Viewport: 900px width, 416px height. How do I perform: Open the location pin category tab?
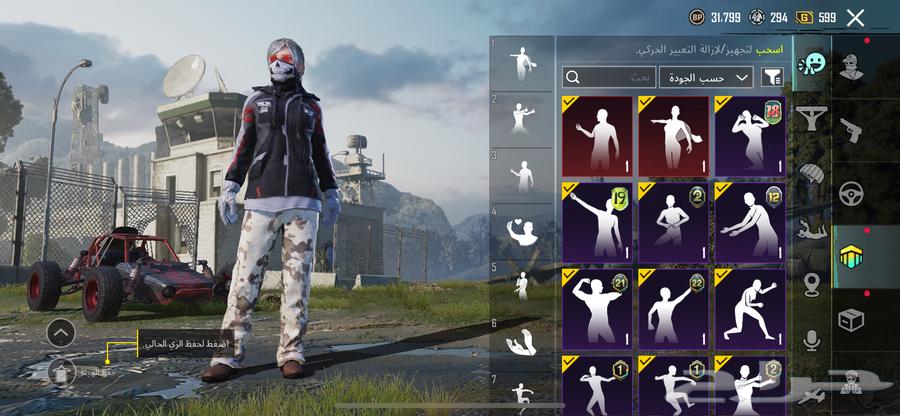pyautogui.click(x=811, y=285)
